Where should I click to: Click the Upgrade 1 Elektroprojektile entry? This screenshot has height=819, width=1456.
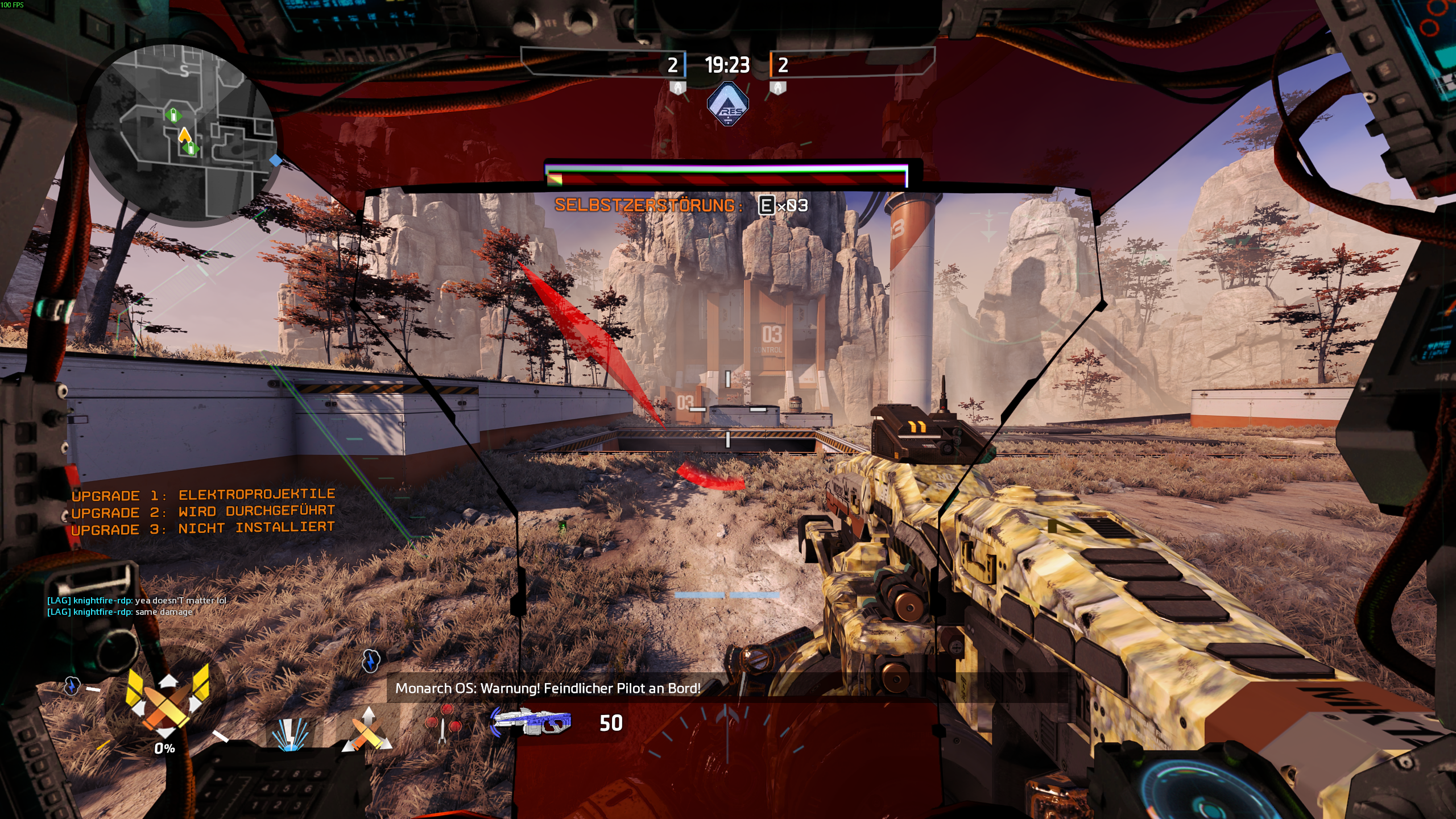[203, 495]
